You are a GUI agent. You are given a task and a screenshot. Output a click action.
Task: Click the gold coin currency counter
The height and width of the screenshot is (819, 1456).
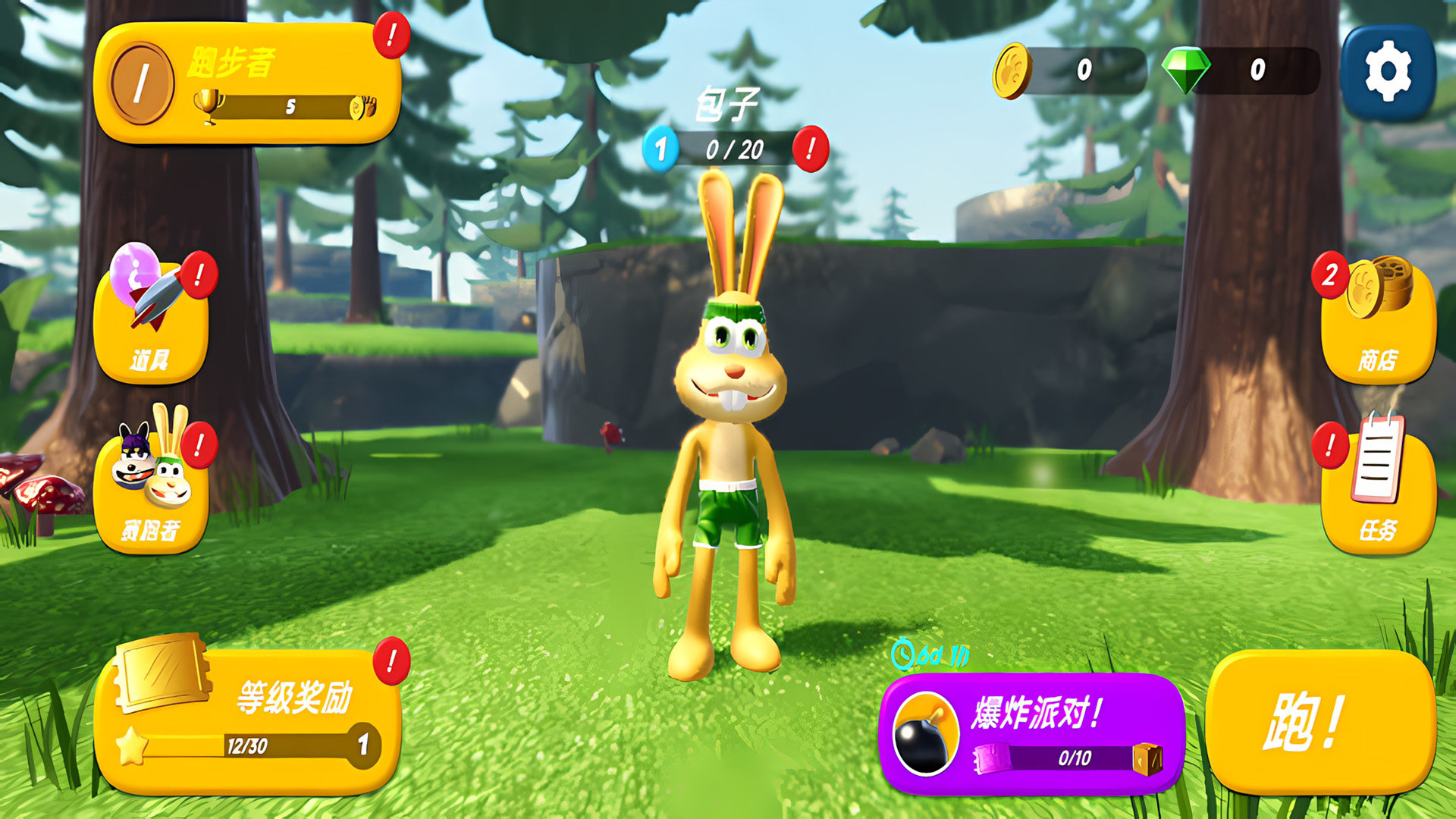[1071, 71]
